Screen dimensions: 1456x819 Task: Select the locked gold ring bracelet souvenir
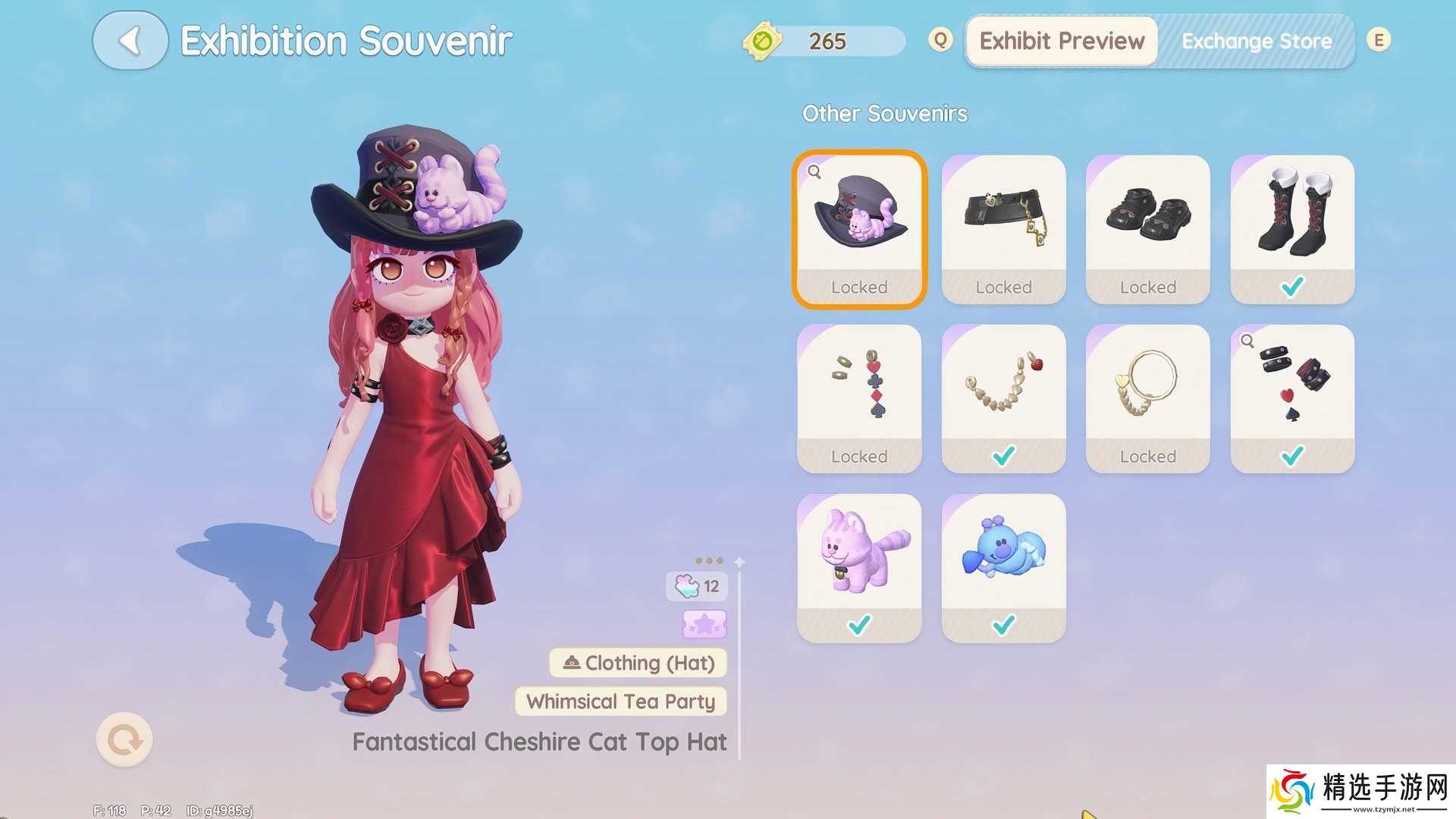pyautogui.click(x=1147, y=398)
